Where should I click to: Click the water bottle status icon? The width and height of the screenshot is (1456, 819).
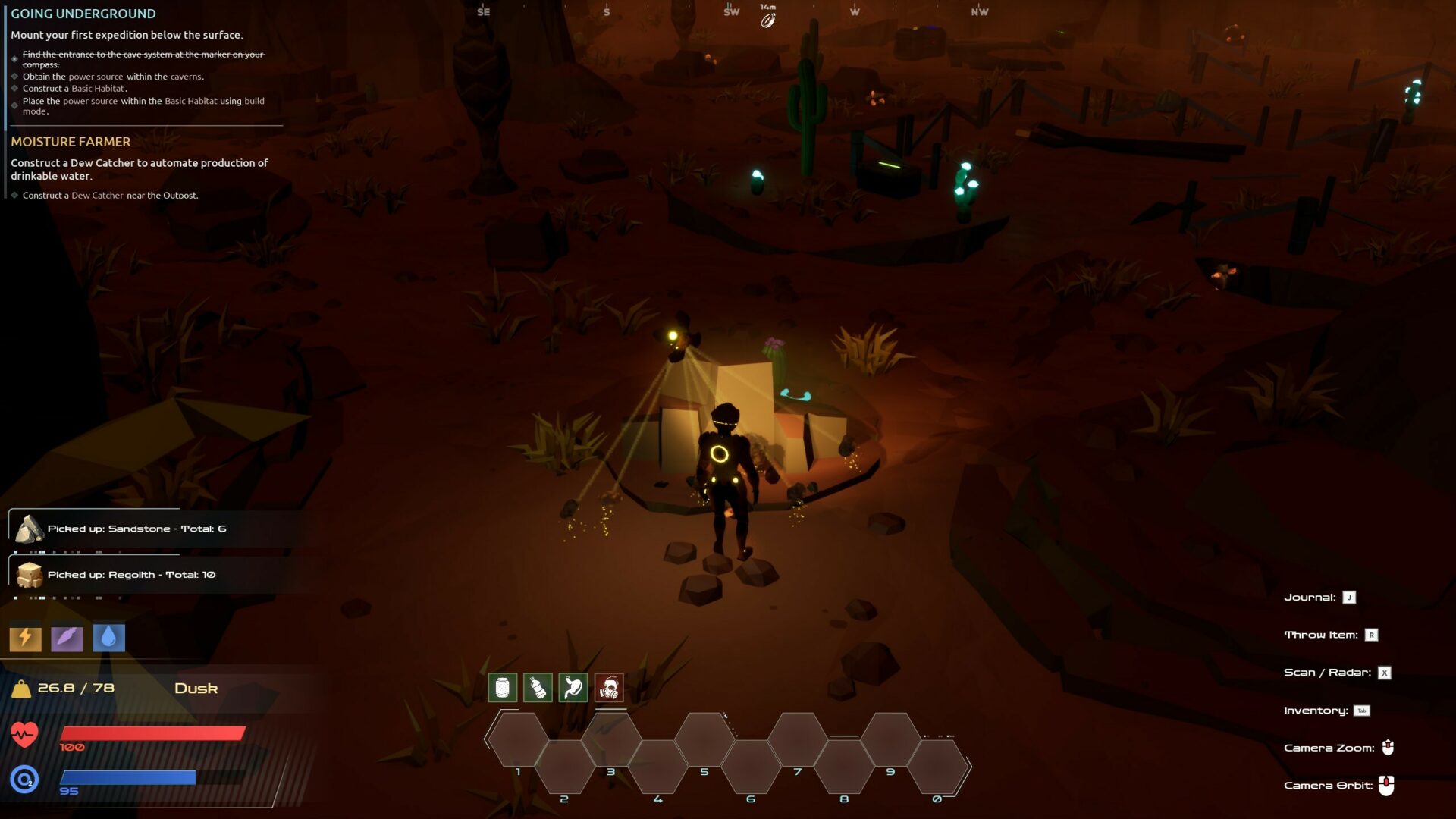click(x=538, y=688)
